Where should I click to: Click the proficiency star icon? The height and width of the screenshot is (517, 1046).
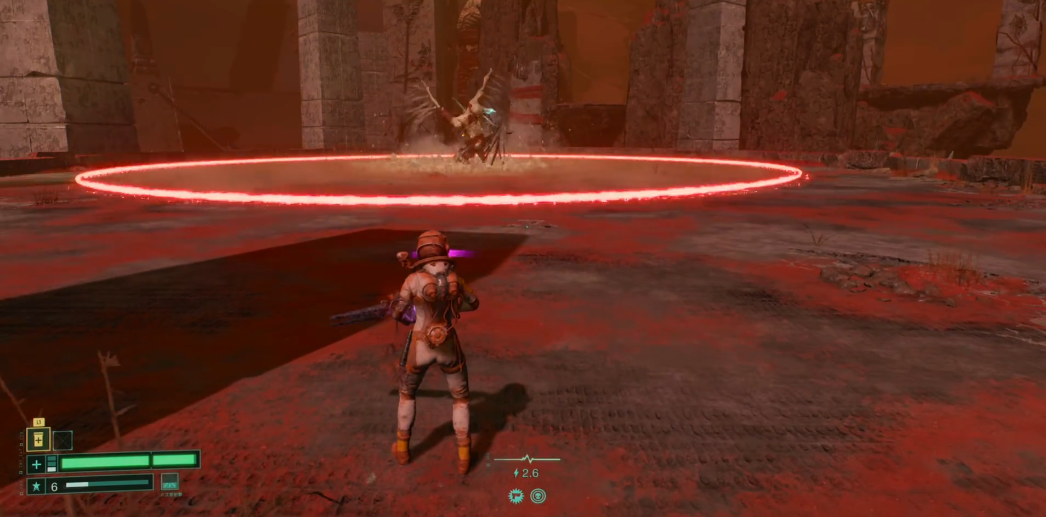(36, 485)
